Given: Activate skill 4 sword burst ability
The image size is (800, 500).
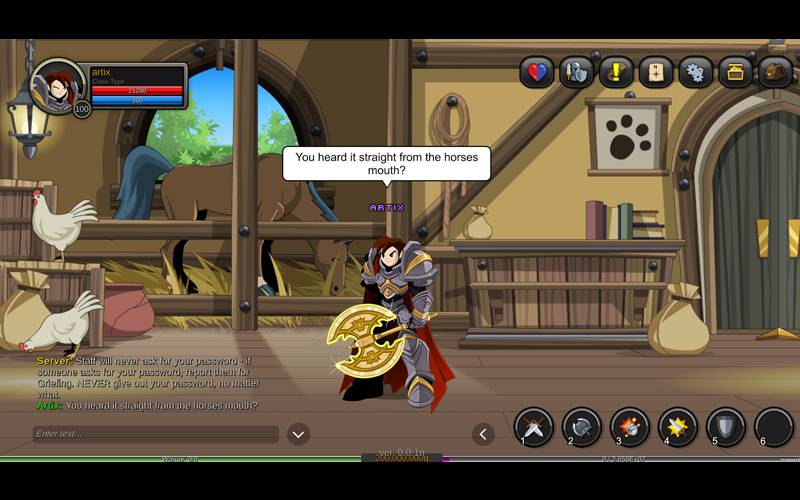Looking at the screenshot, I should [678, 427].
